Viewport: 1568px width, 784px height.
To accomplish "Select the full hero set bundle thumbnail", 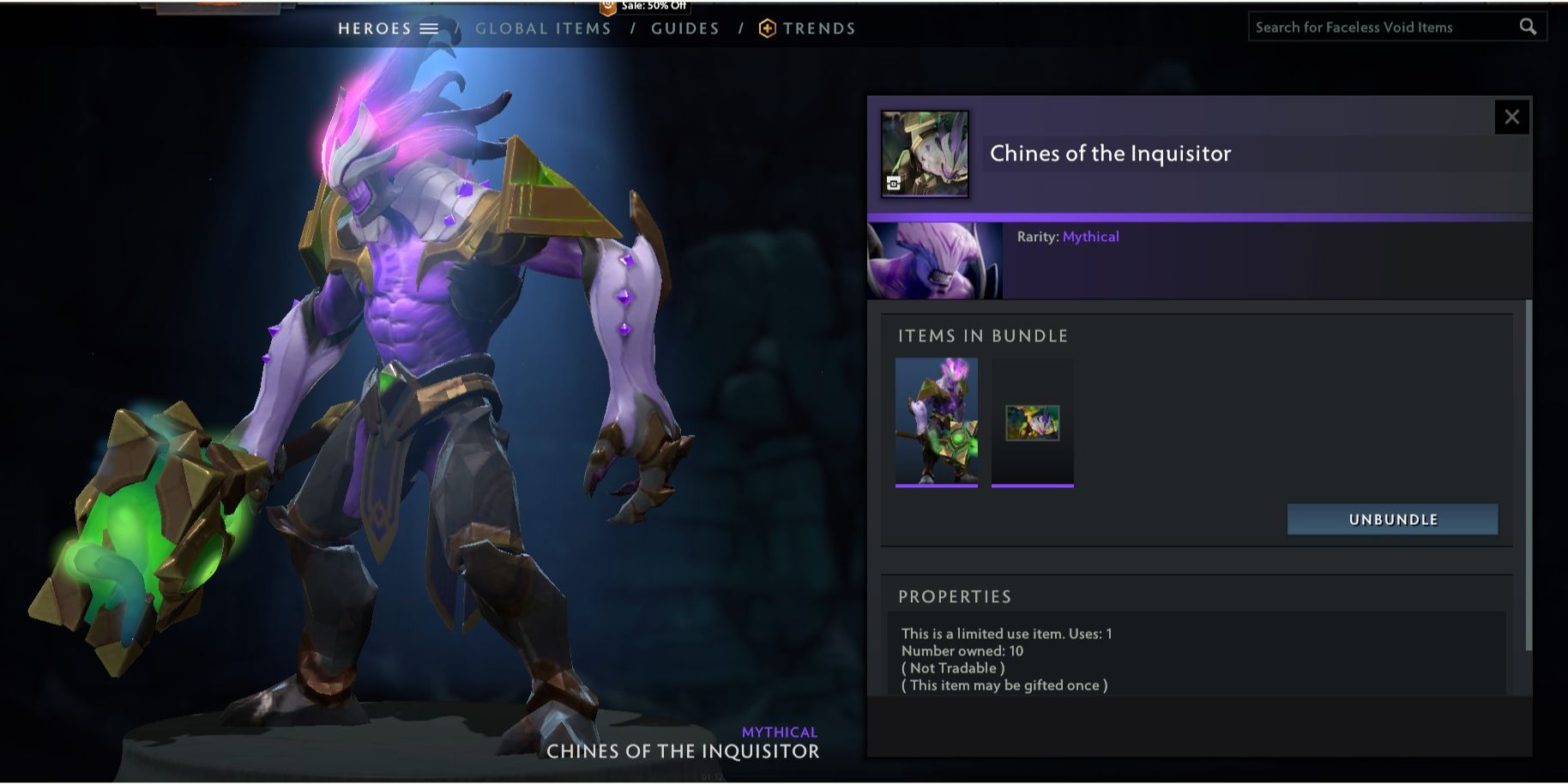I will click(936, 422).
